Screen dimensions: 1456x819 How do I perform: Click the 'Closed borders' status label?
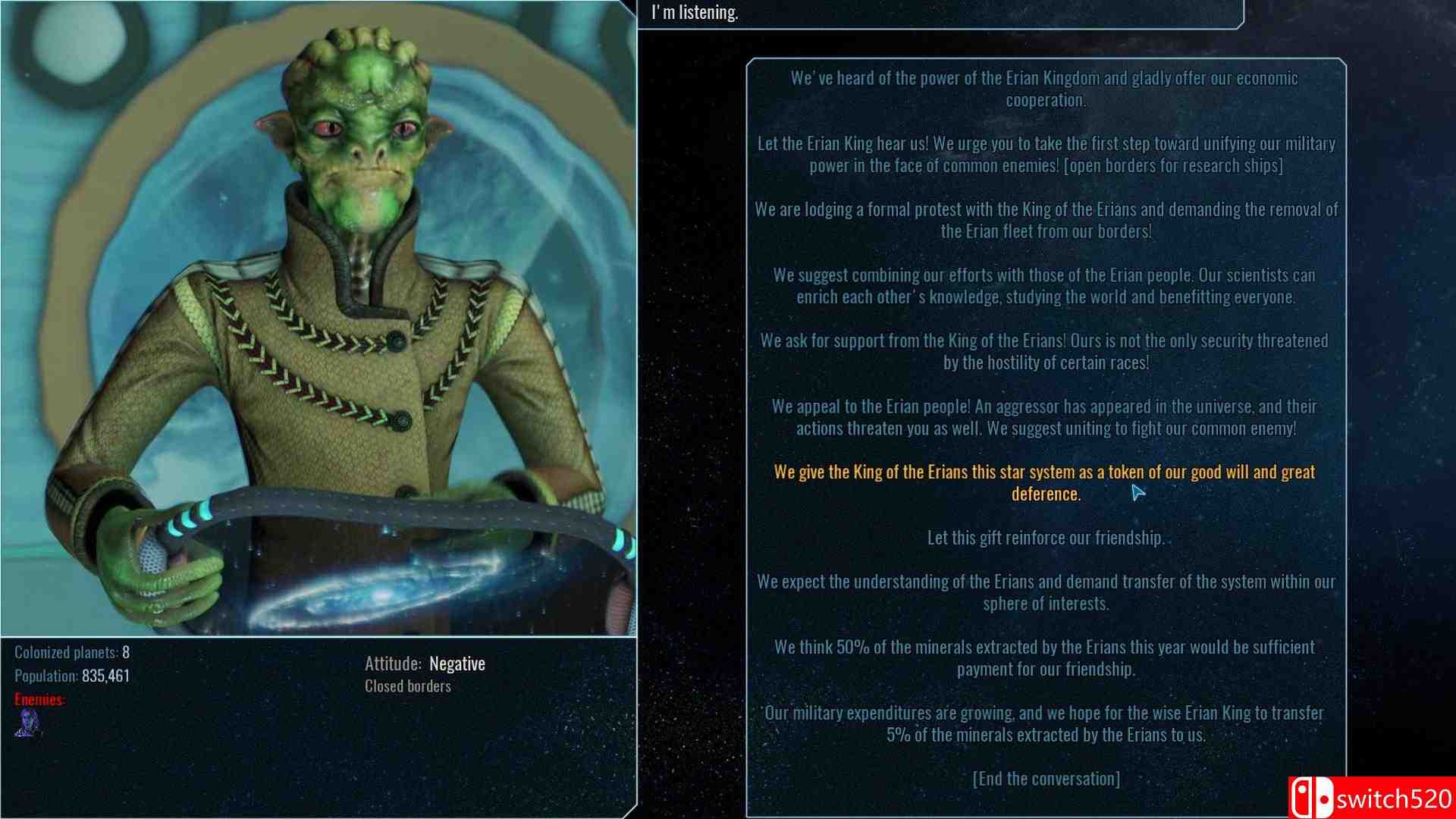coord(406,686)
